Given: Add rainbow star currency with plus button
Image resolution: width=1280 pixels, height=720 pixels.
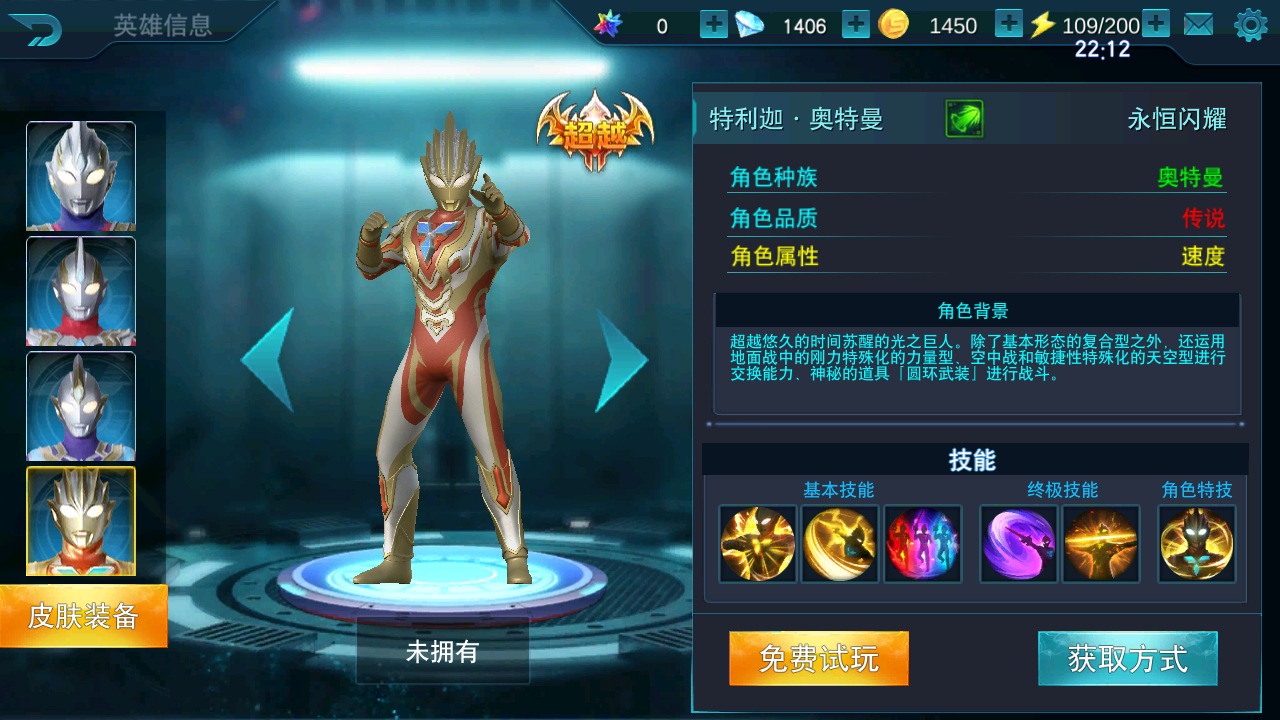Looking at the screenshot, I should coord(714,24).
